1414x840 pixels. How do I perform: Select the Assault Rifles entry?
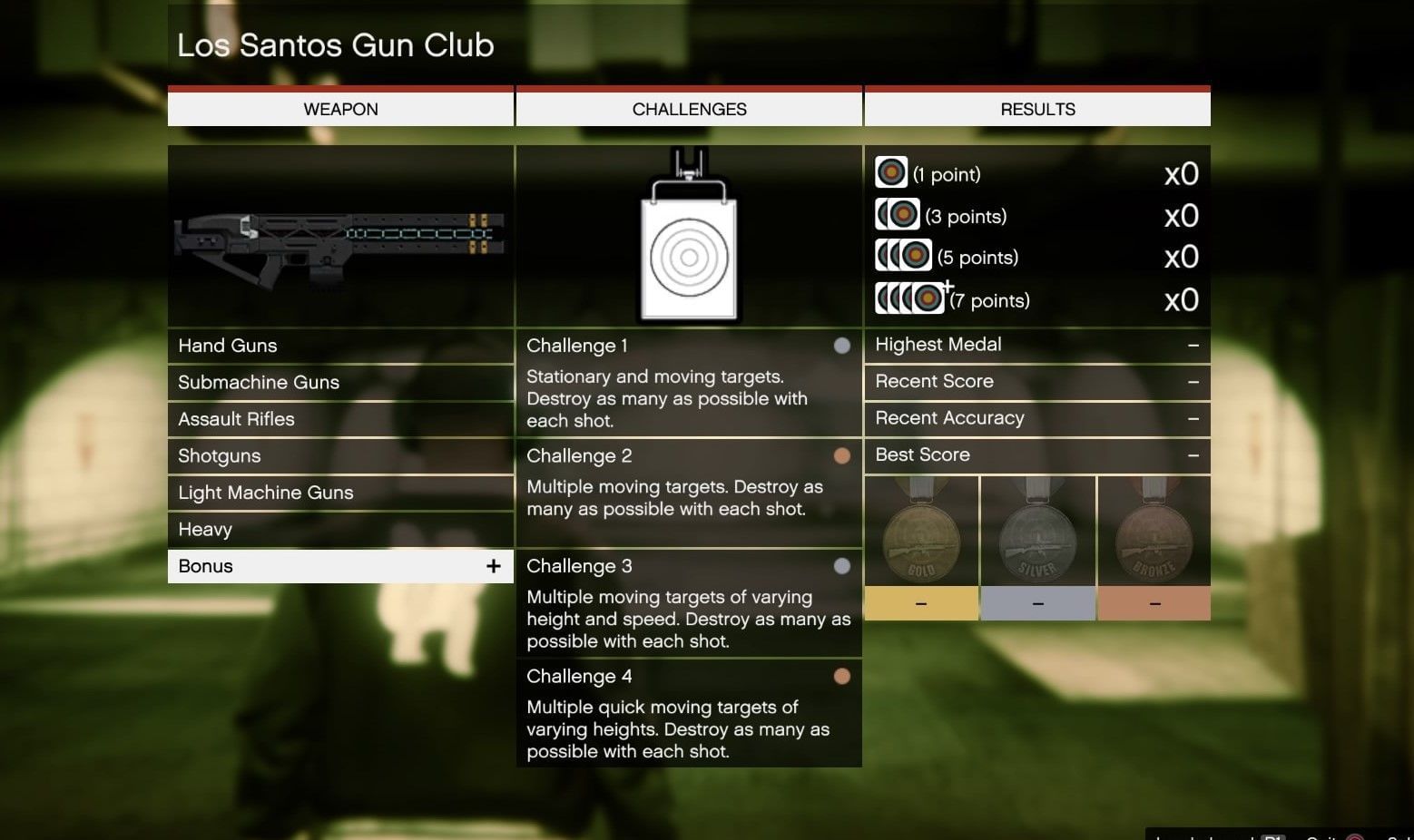click(x=340, y=418)
